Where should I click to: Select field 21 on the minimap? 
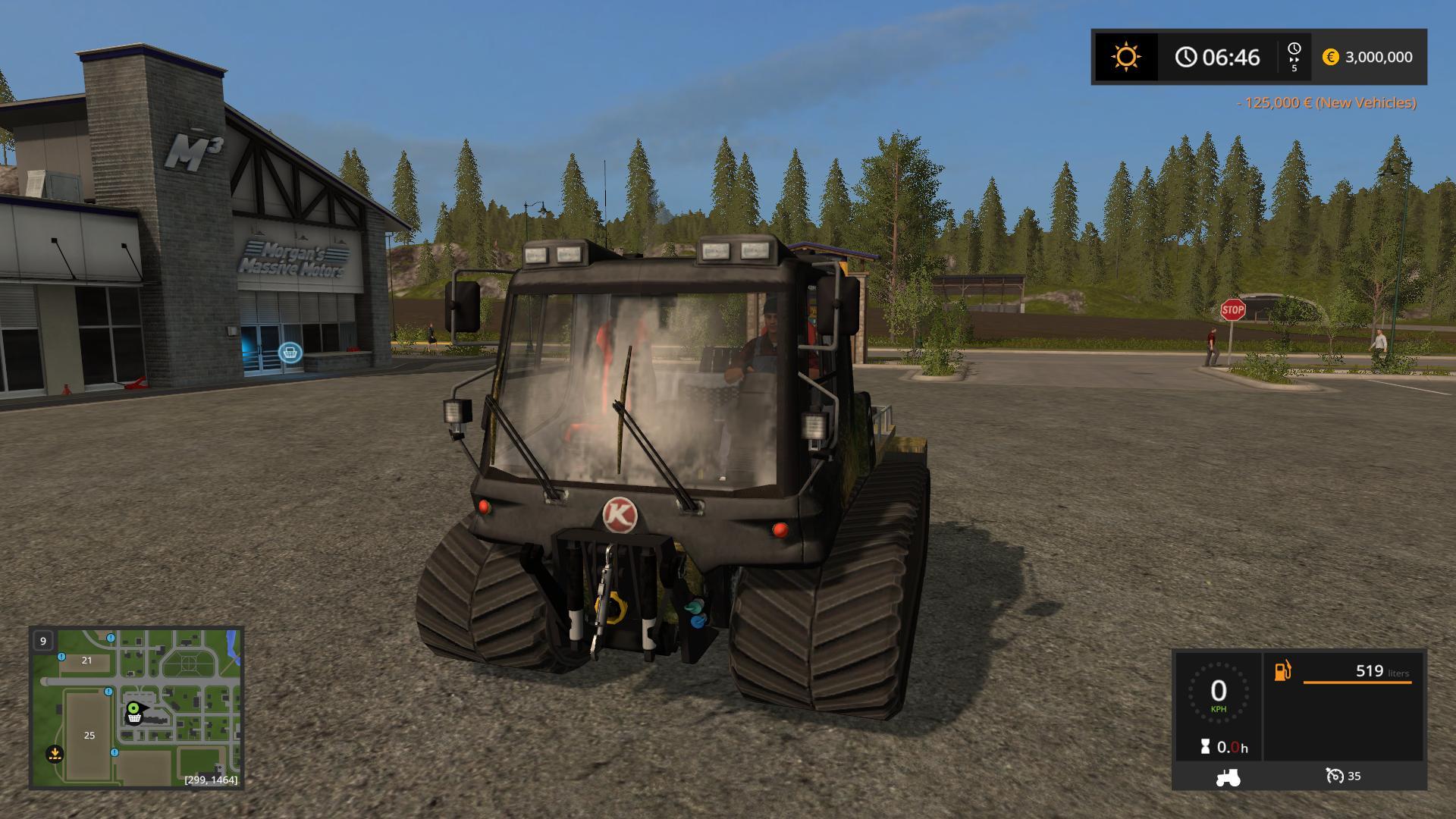(x=86, y=661)
